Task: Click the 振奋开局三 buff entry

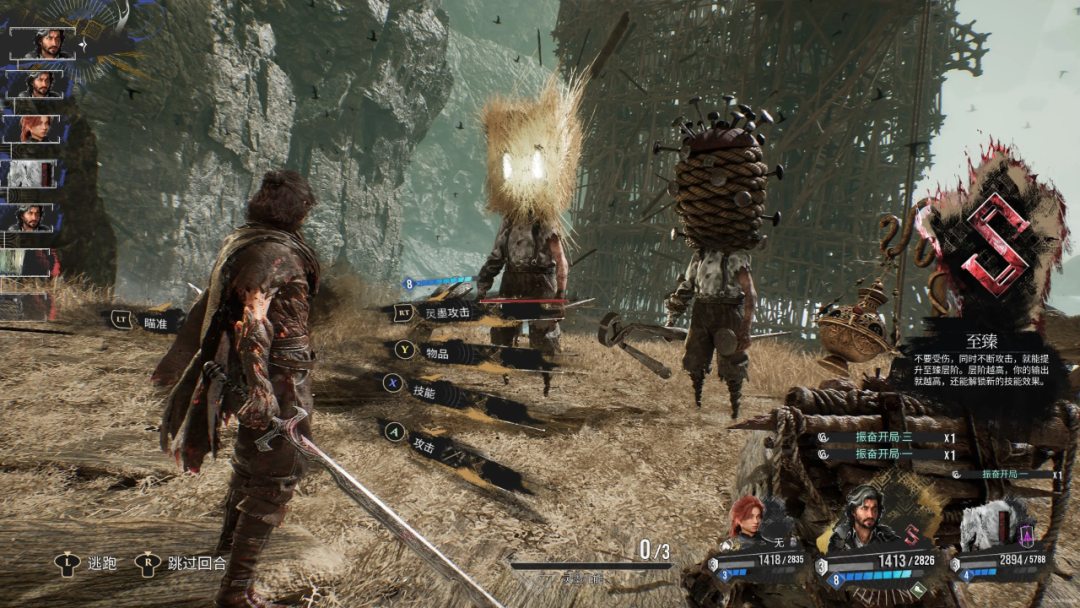Action: coord(884,437)
